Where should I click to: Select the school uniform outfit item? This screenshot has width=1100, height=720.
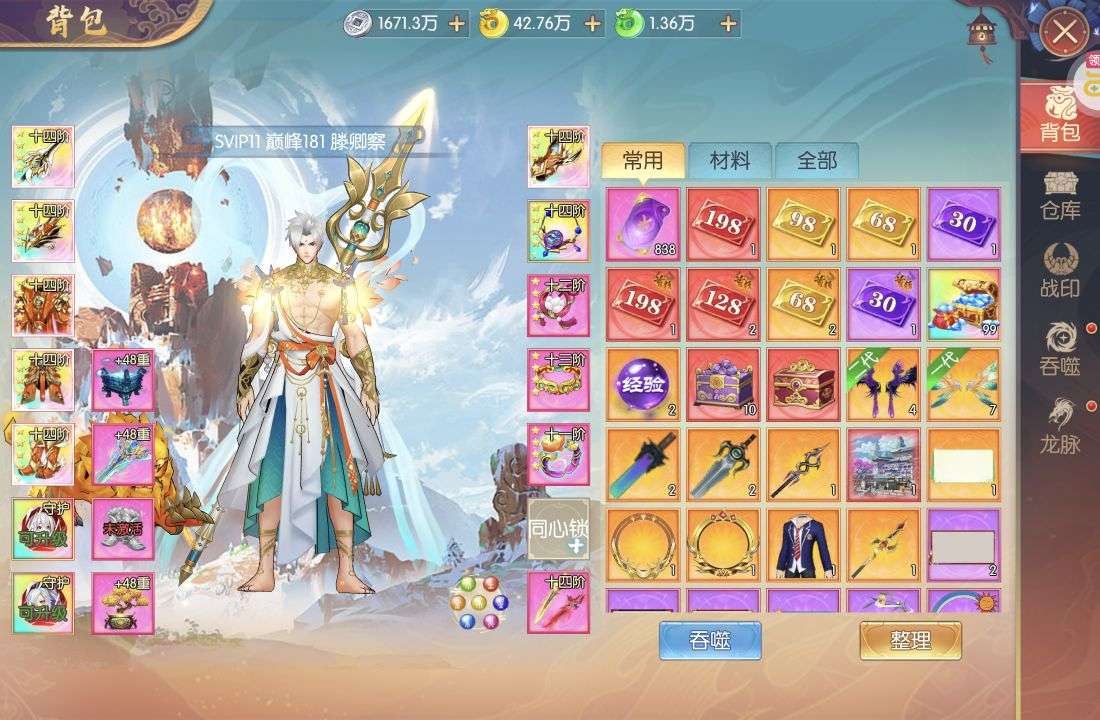point(803,544)
